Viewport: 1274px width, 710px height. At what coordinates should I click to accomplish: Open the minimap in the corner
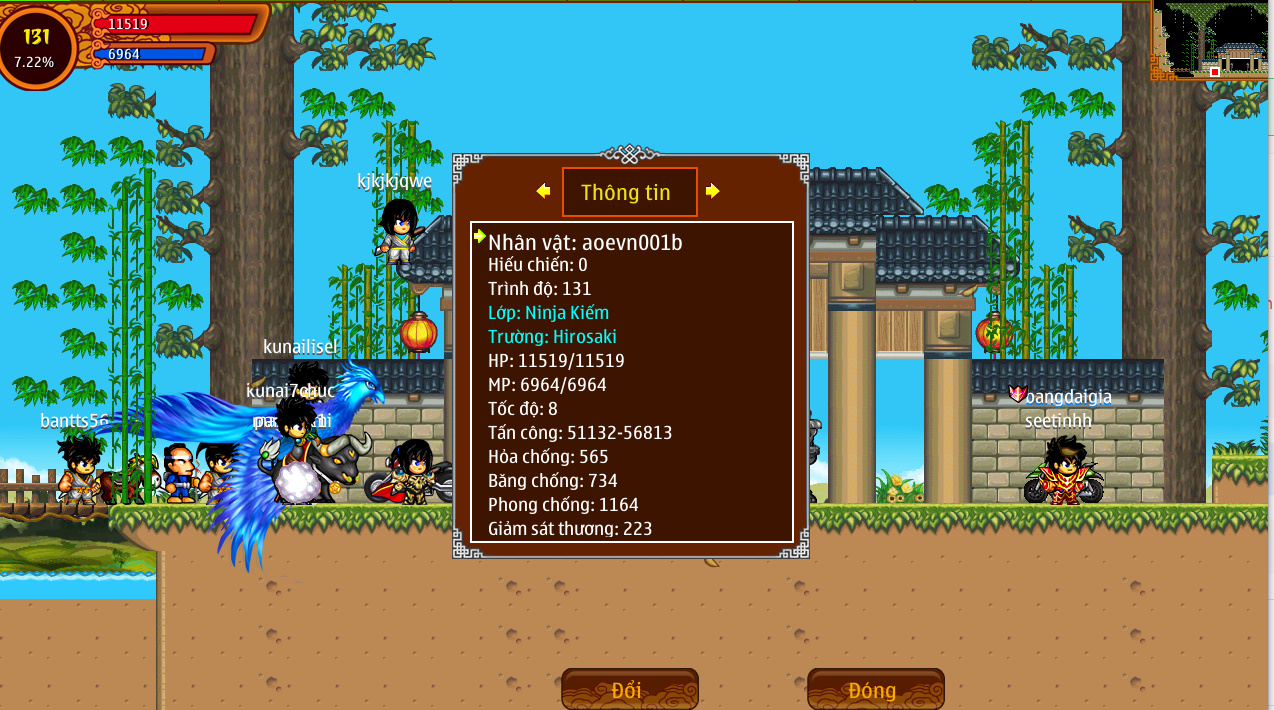[x=1212, y=39]
